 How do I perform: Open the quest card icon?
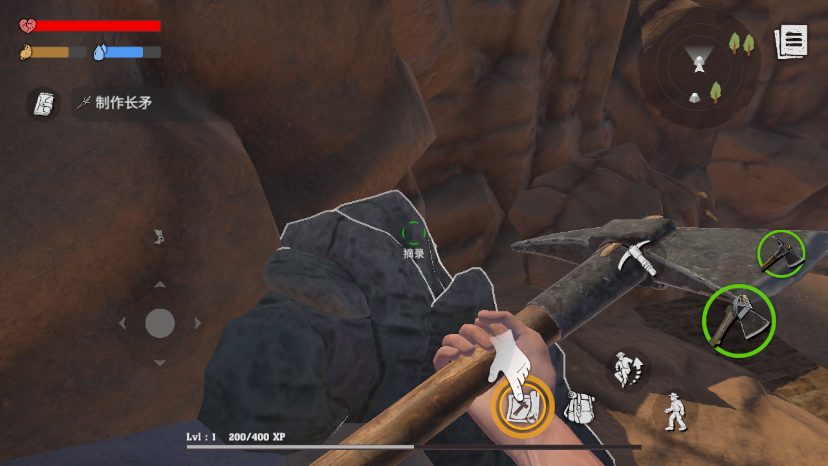43,103
